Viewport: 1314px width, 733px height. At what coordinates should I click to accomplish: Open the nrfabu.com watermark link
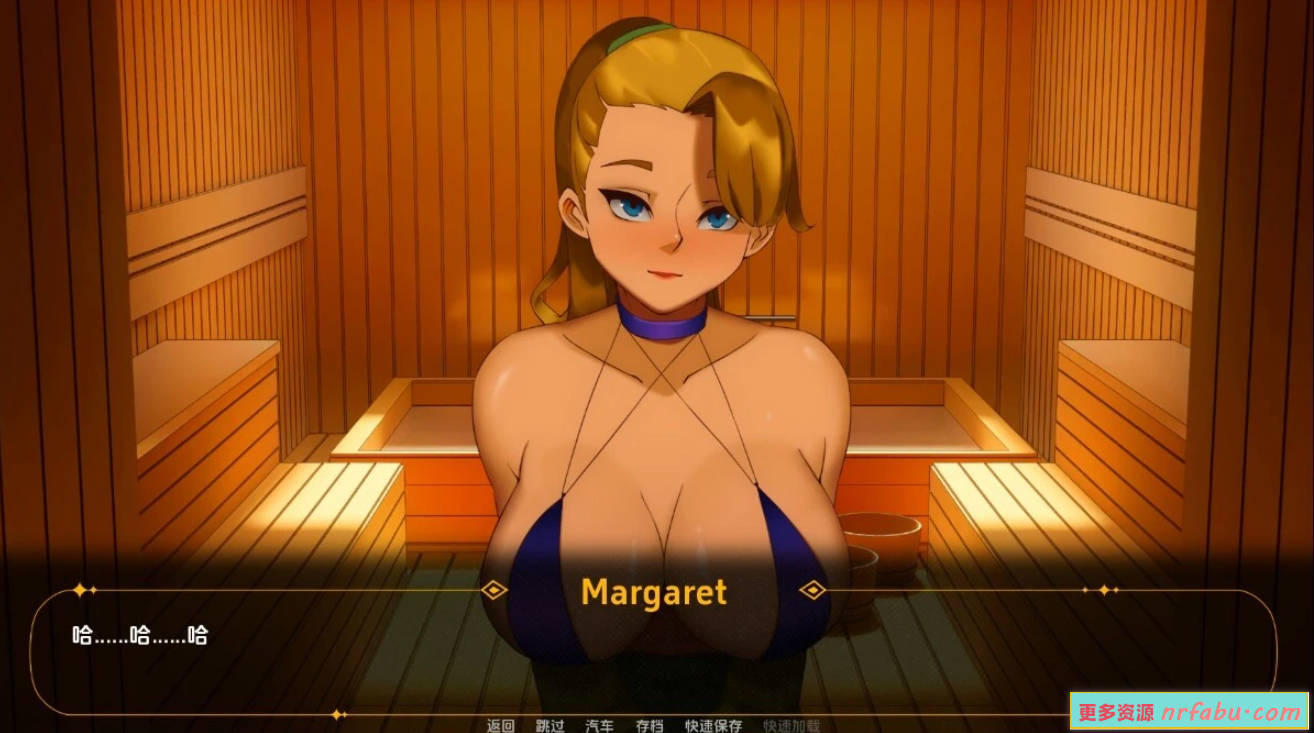coord(1189,712)
